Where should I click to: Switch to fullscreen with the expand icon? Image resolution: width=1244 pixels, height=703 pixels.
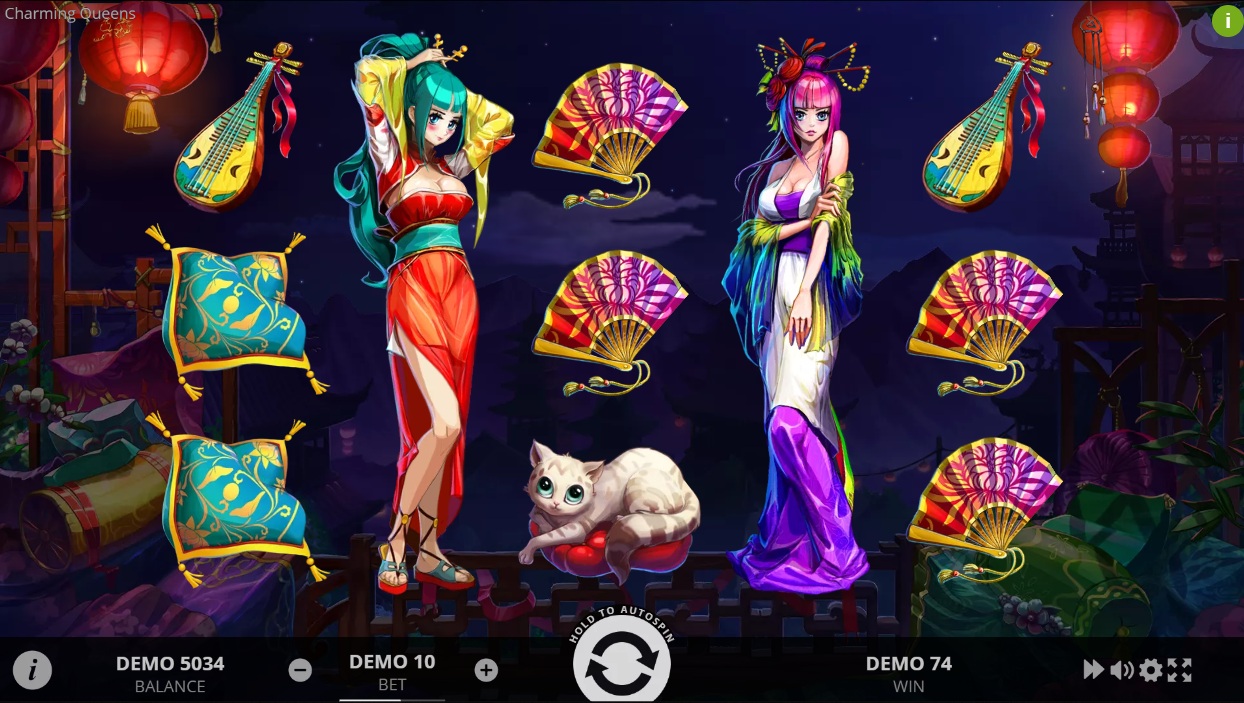[x=1180, y=670]
